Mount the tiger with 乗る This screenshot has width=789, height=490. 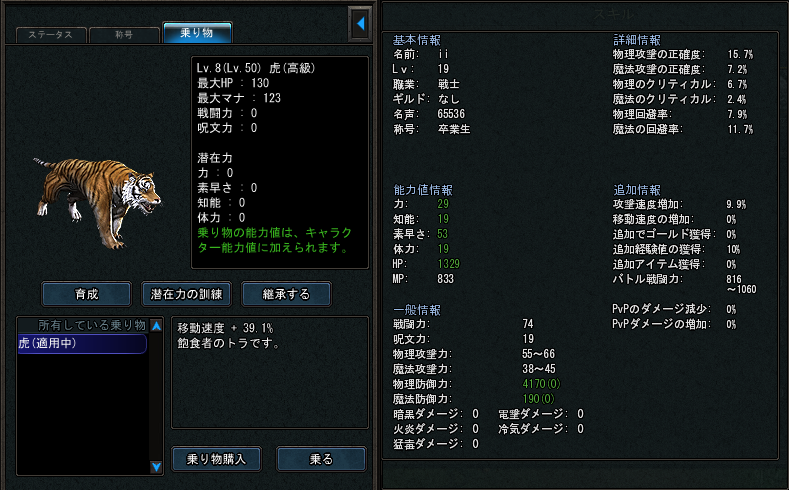tap(321, 459)
